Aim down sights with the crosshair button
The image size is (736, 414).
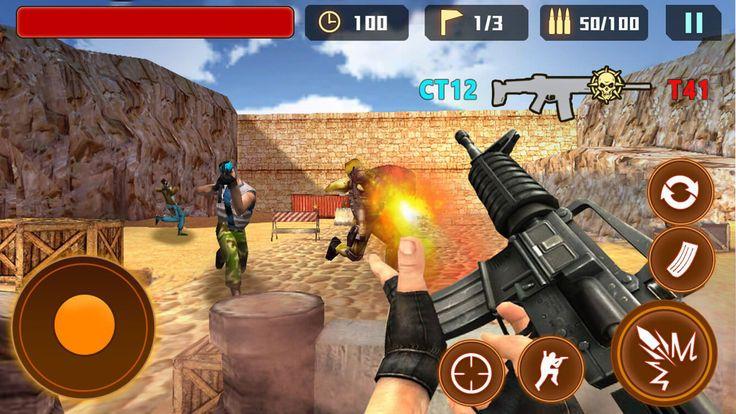[472, 372]
